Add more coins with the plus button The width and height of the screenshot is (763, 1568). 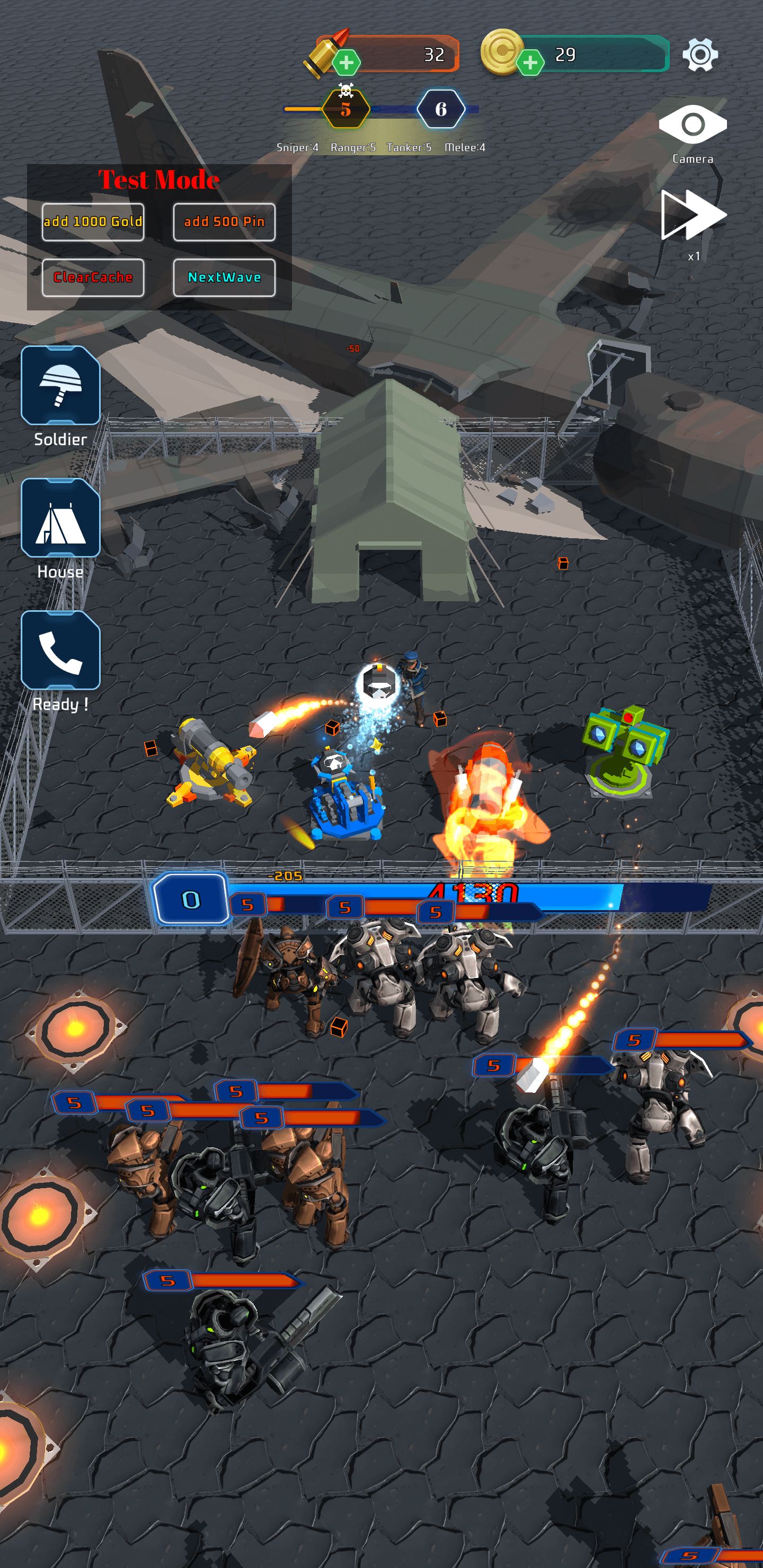click(x=530, y=62)
